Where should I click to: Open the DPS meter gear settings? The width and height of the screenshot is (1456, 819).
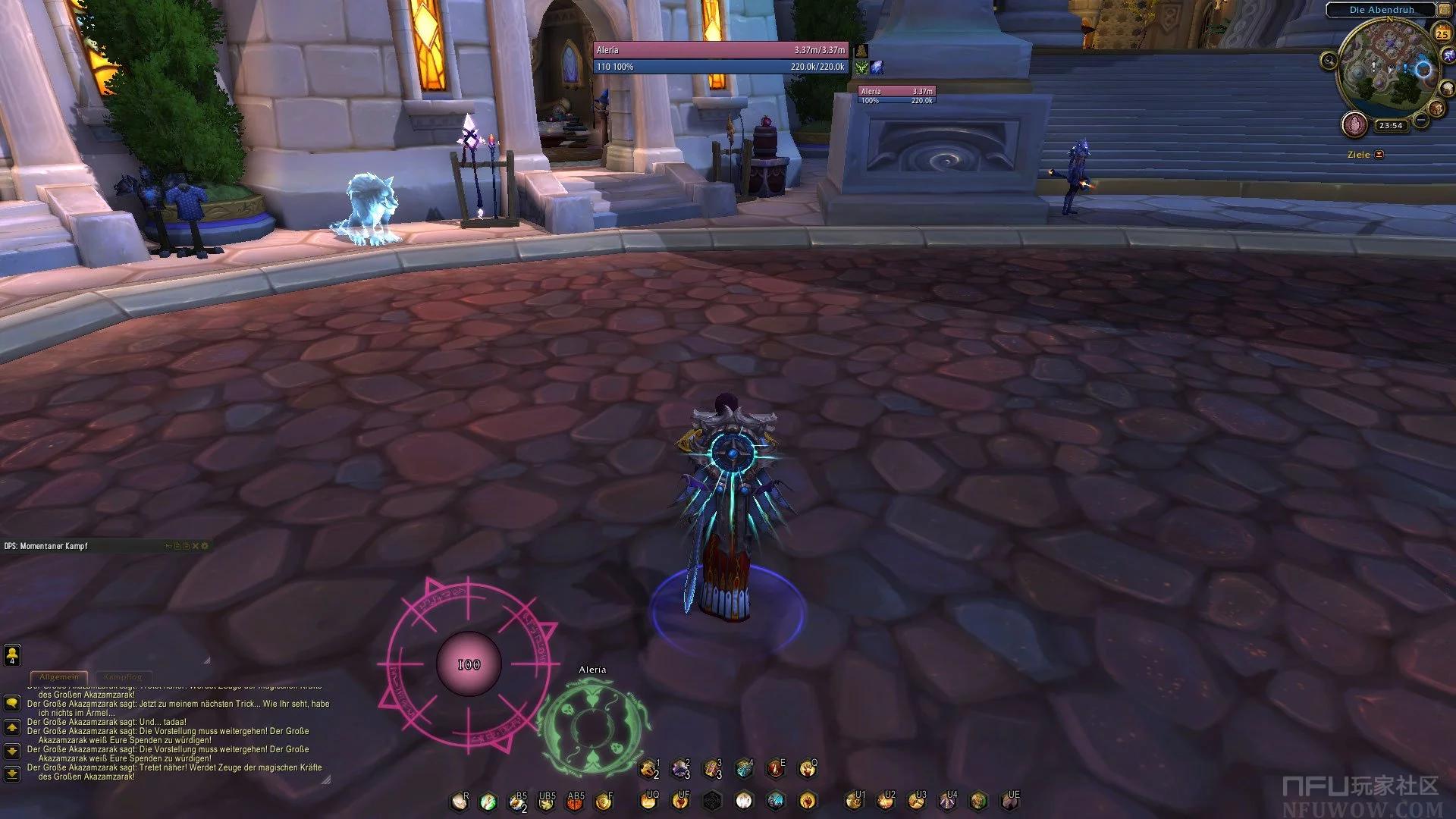[204, 546]
